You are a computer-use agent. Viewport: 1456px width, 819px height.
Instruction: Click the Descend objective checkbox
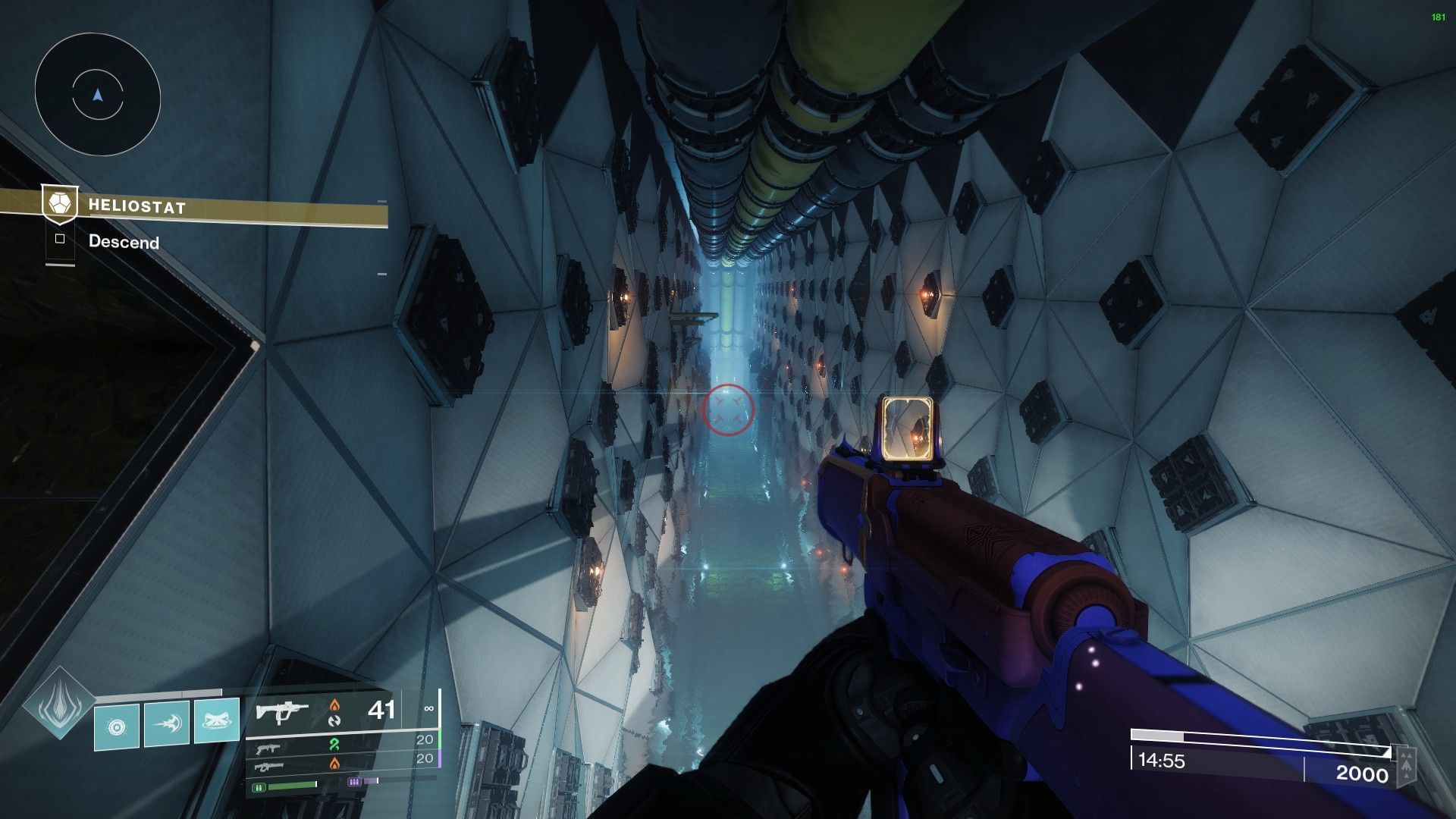pyautogui.click(x=60, y=240)
